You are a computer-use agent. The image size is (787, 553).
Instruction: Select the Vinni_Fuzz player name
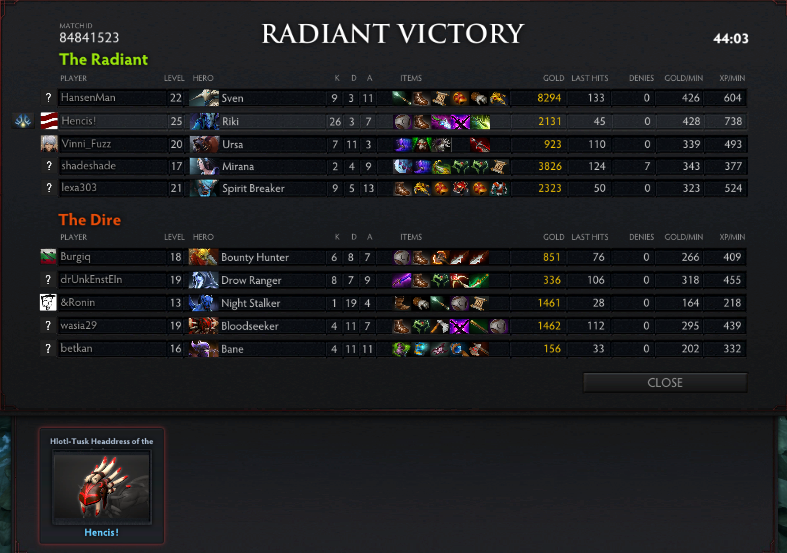(89, 144)
